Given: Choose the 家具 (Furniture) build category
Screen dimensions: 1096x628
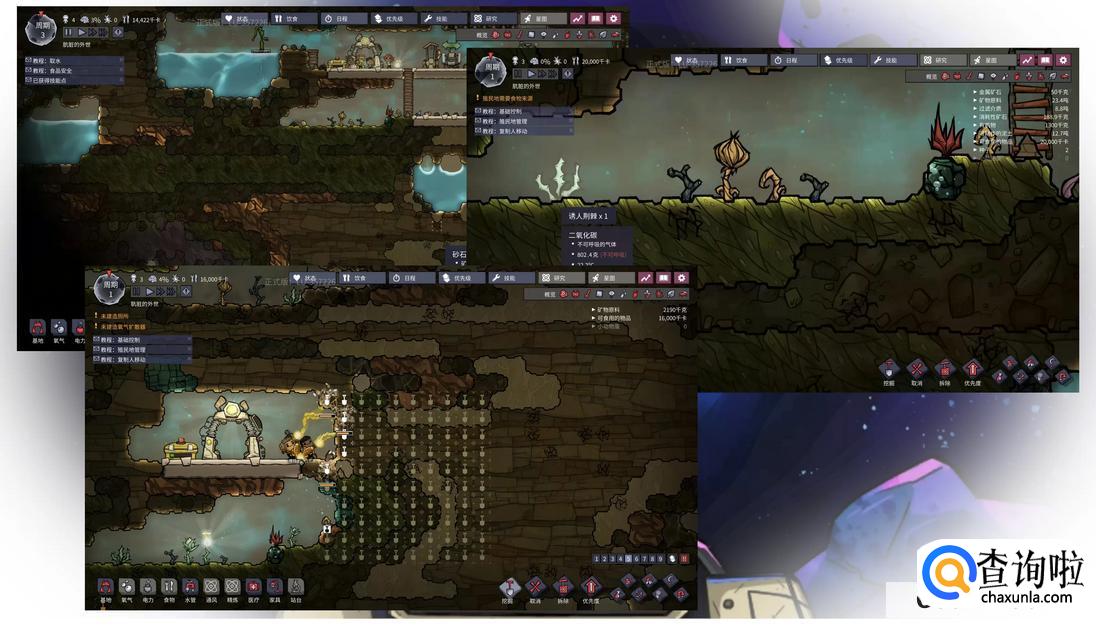Looking at the screenshot, I should (x=274, y=587).
